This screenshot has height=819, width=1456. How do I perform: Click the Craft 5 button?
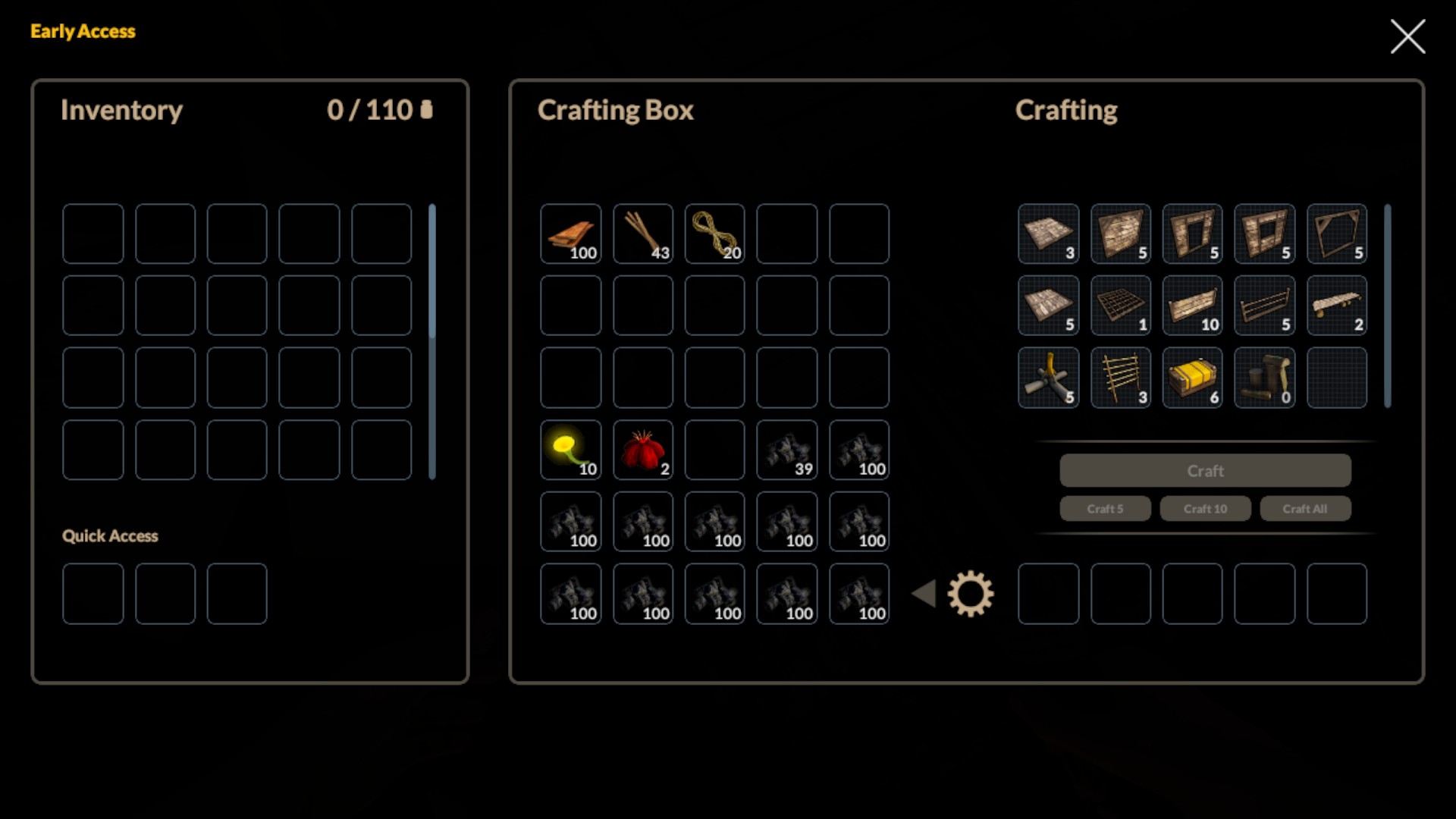[1105, 509]
